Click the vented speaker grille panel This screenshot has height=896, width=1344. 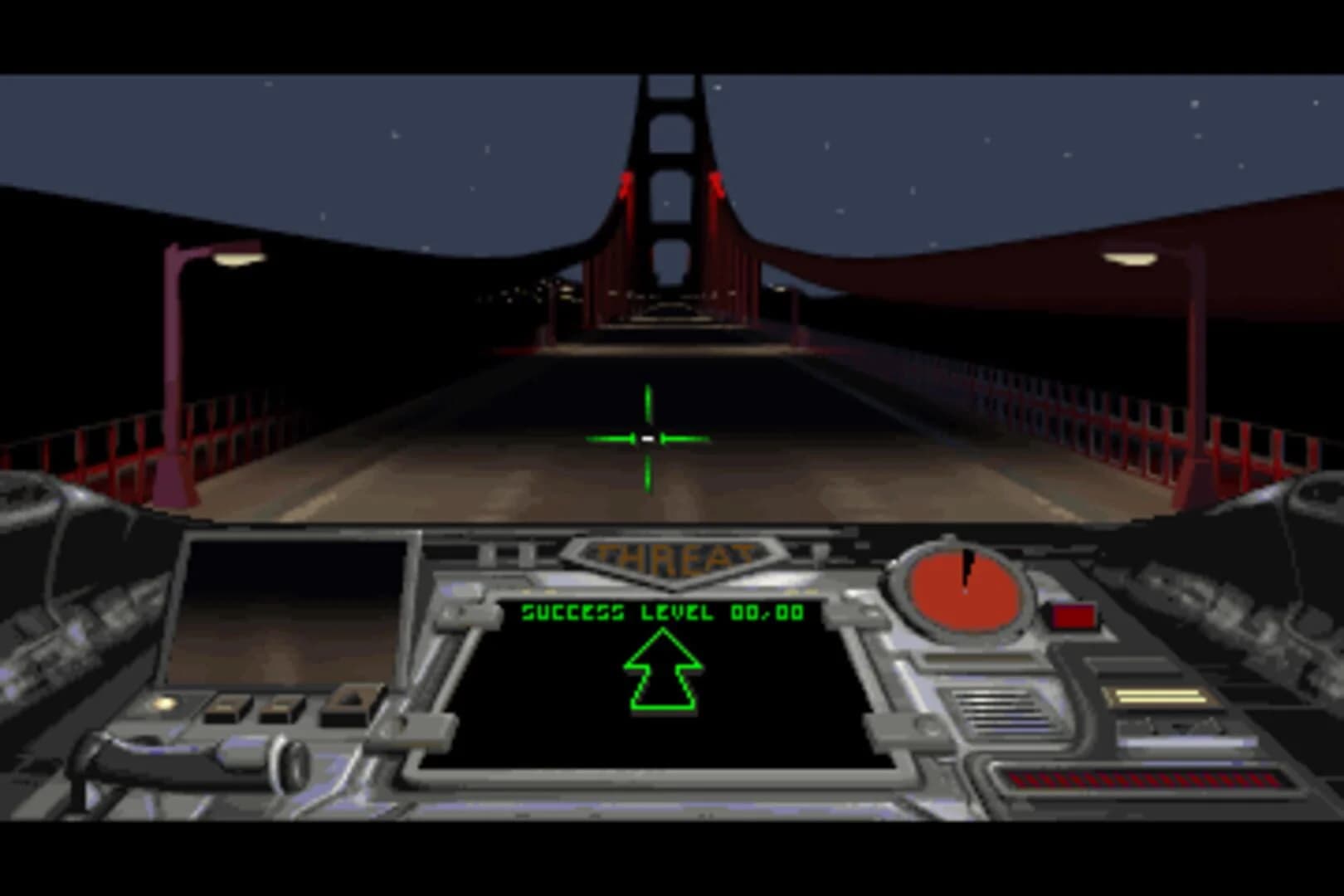[1001, 708]
